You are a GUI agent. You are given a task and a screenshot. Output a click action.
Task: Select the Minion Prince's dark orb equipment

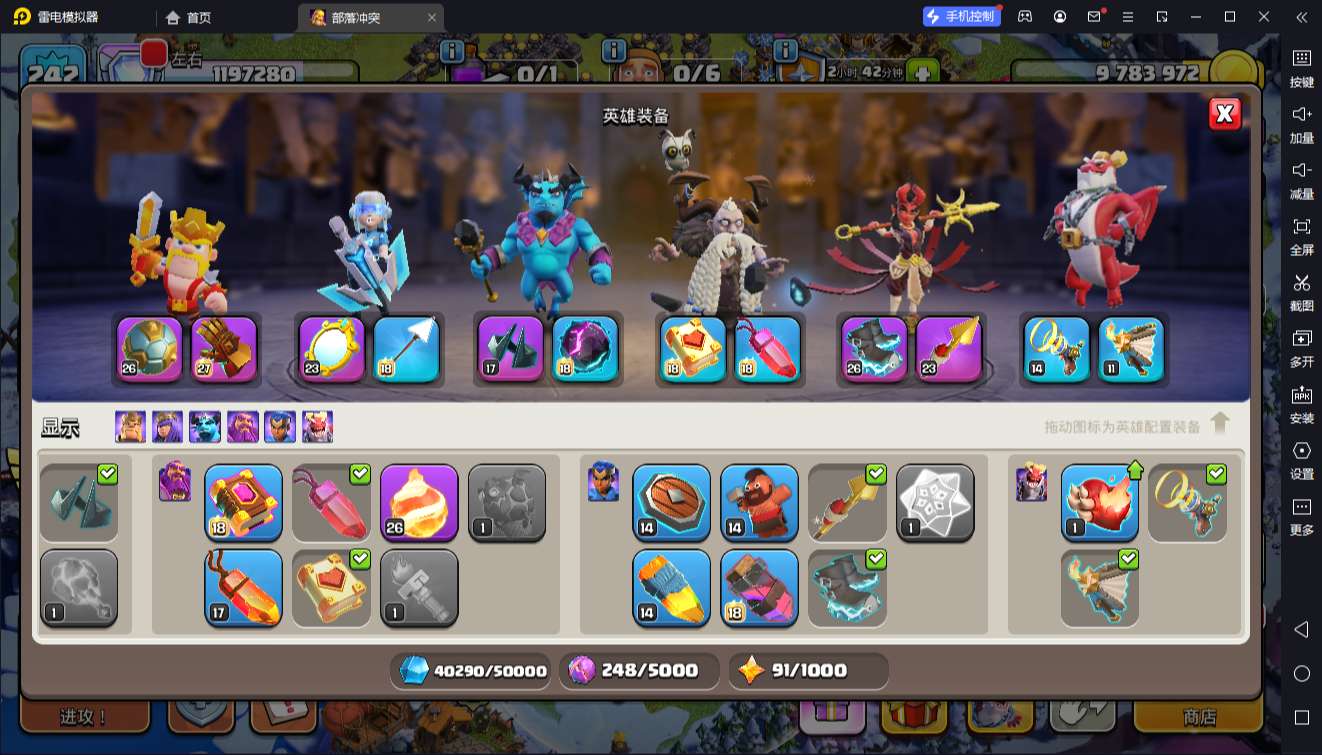click(585, 349)
